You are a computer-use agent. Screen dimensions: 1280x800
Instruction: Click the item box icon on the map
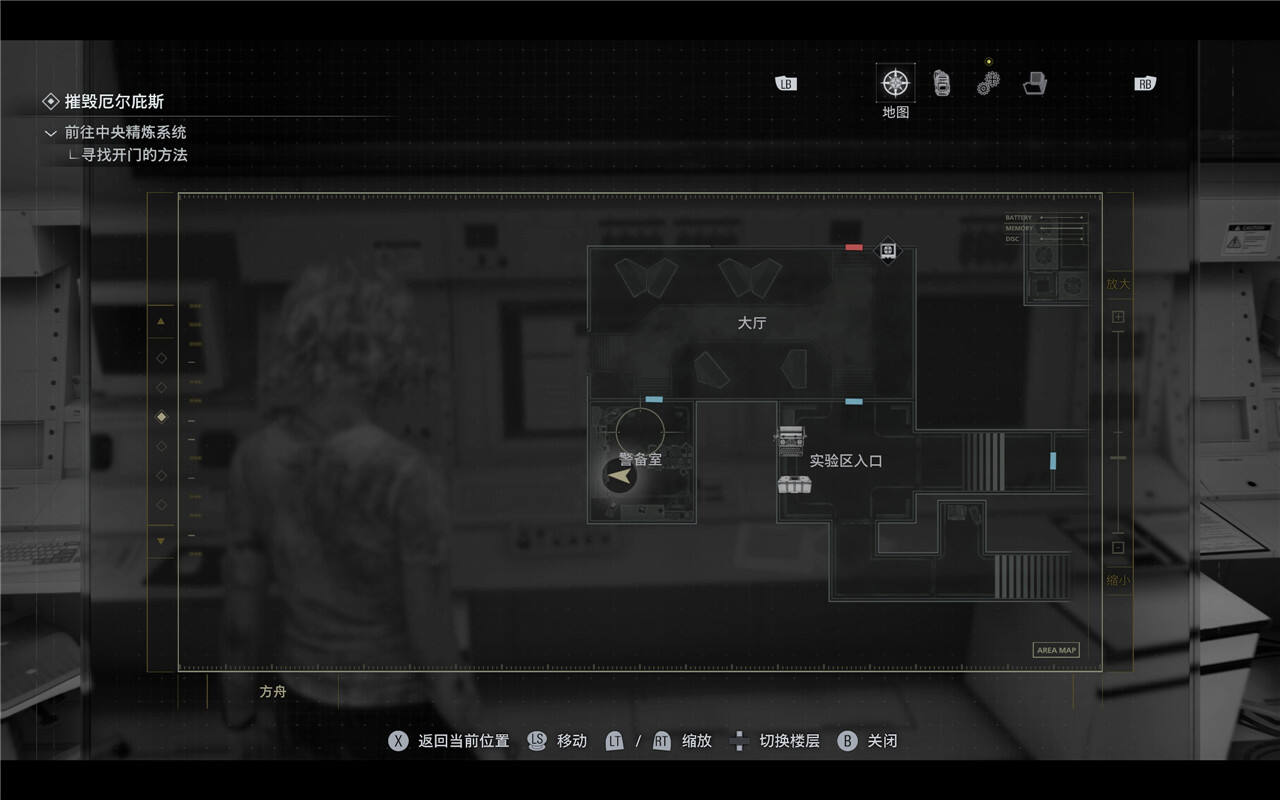coord(794,485)
